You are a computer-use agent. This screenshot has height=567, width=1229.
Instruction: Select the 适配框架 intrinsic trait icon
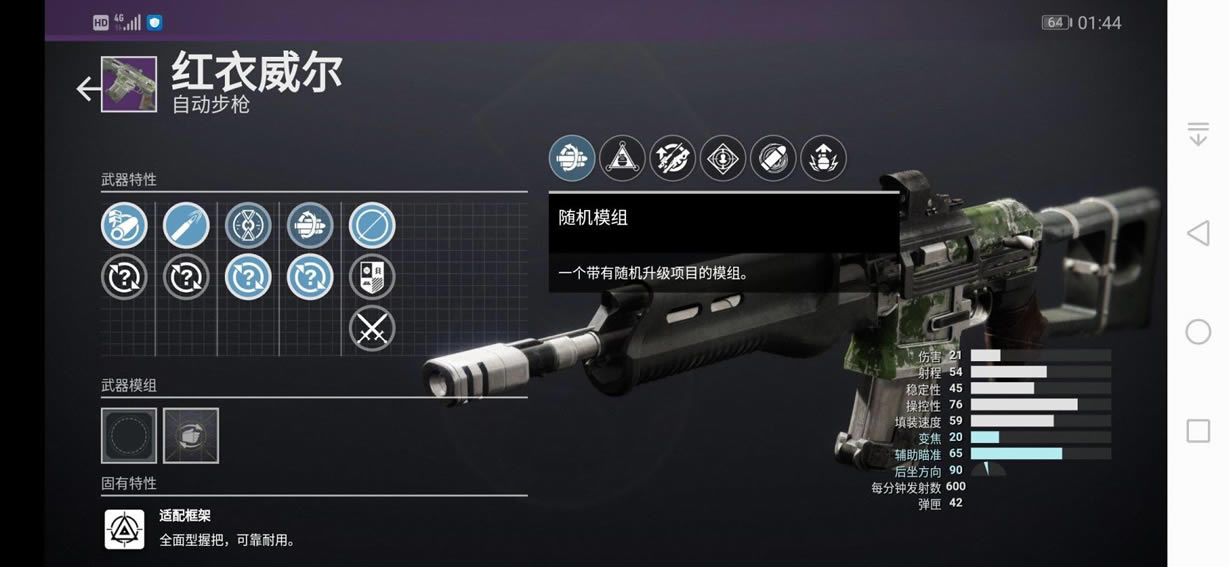point(125,529)
